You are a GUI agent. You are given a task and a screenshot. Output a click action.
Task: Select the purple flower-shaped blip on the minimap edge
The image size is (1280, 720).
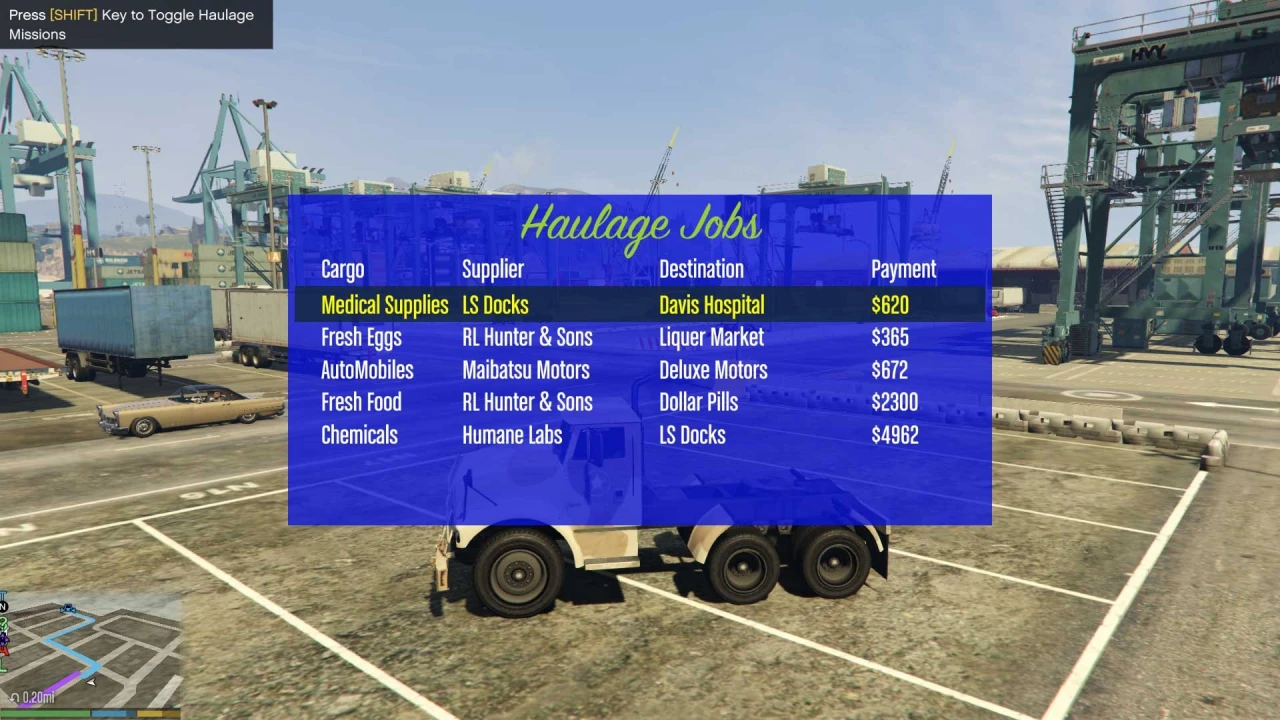(x=5, y=639)
